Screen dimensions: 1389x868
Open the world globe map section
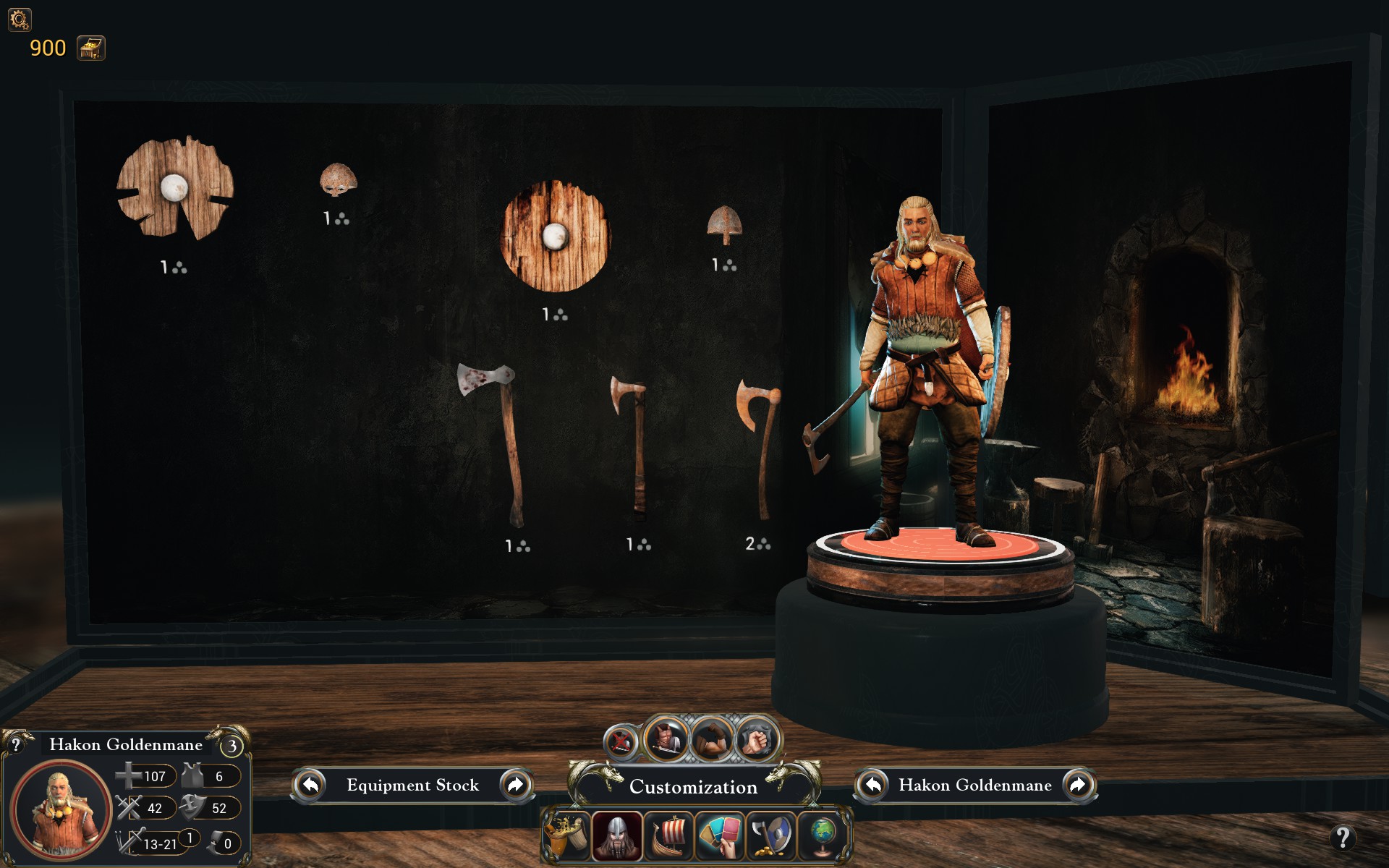click(823, 836)
